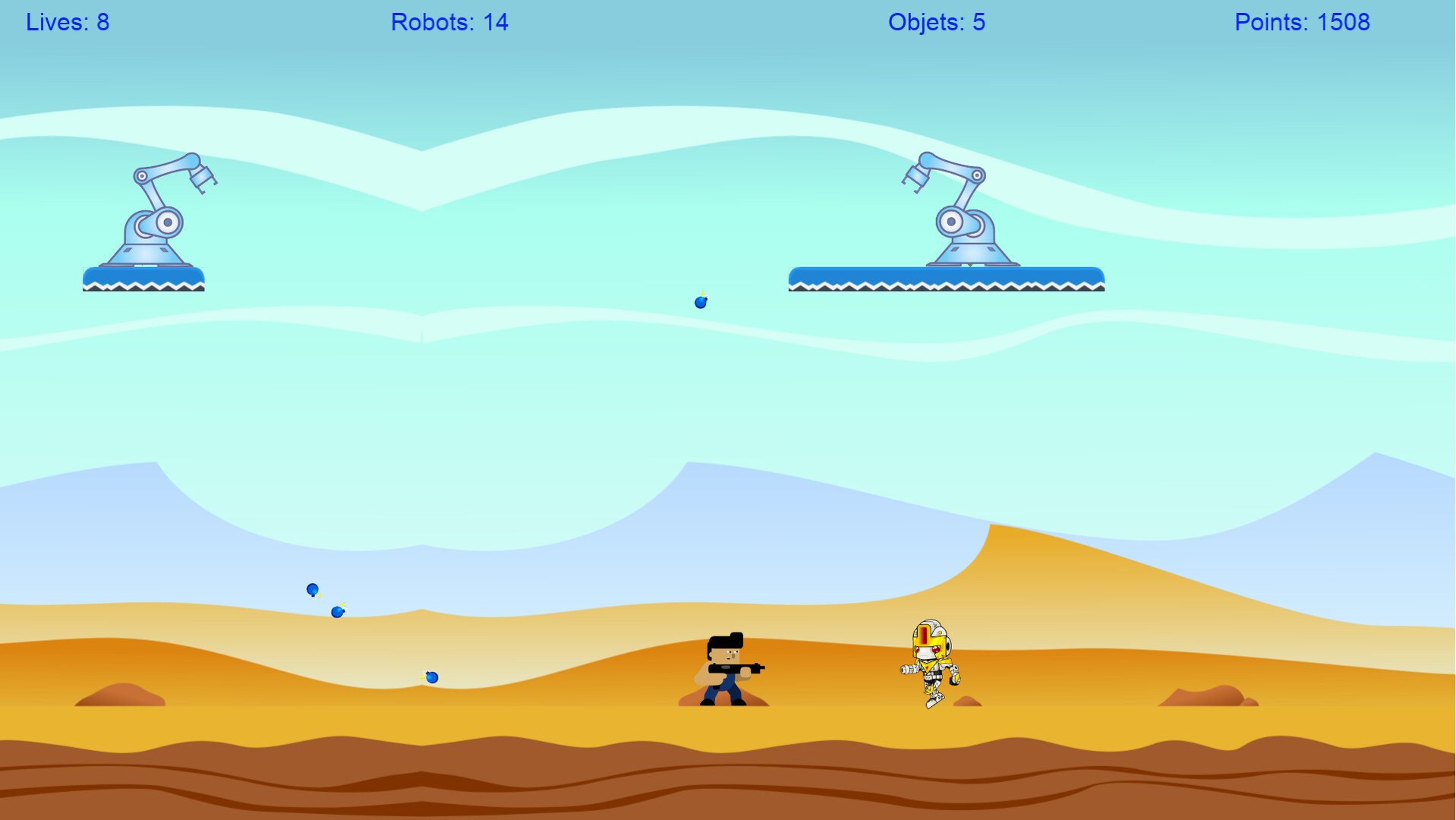This screenshot has width=1456, height=820.
Task: Click the left turret's blue platform
Action: [x=143, y=279]
